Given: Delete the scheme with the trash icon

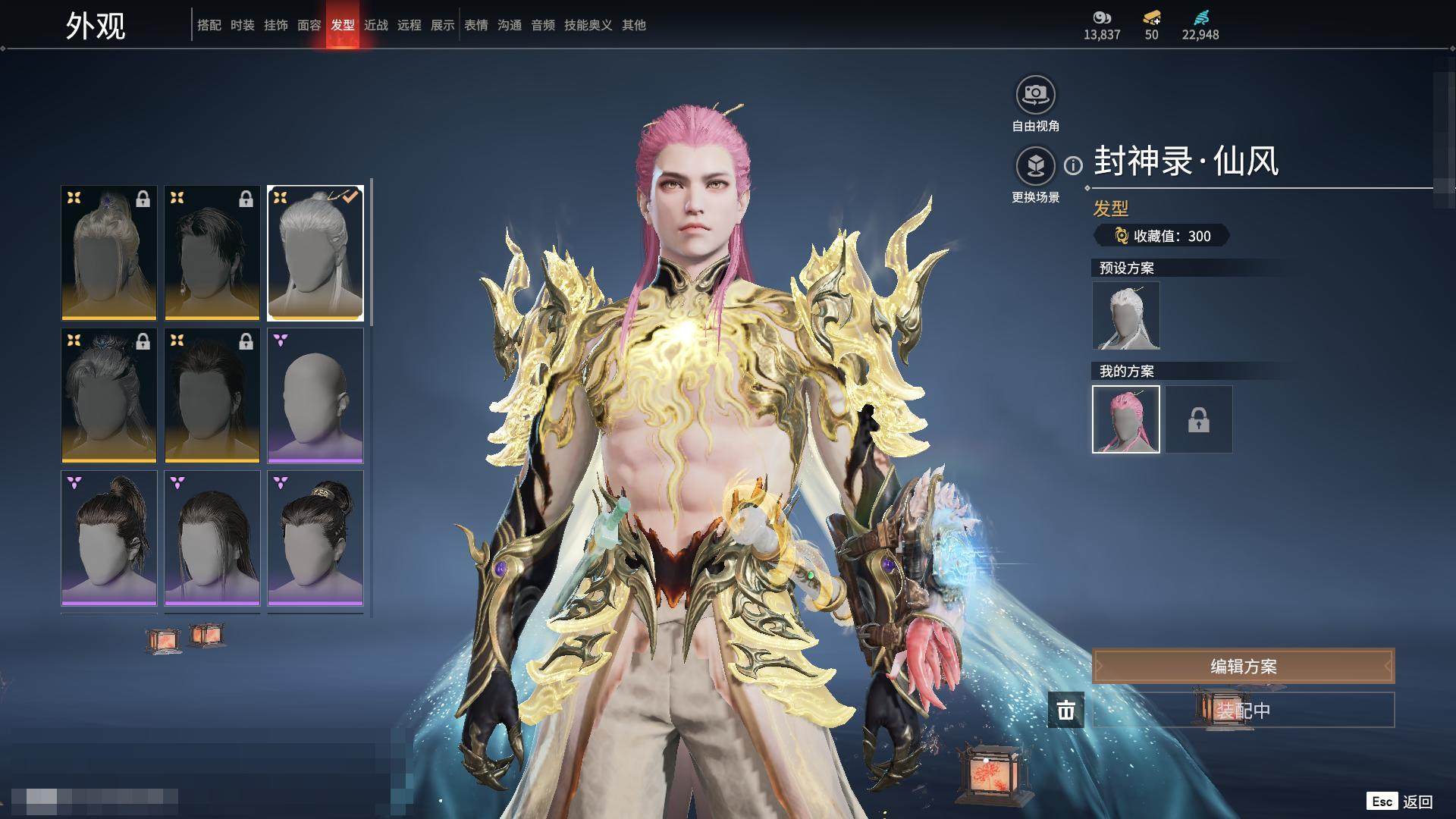Looking at the screenshot, I should click(1065, 710).
